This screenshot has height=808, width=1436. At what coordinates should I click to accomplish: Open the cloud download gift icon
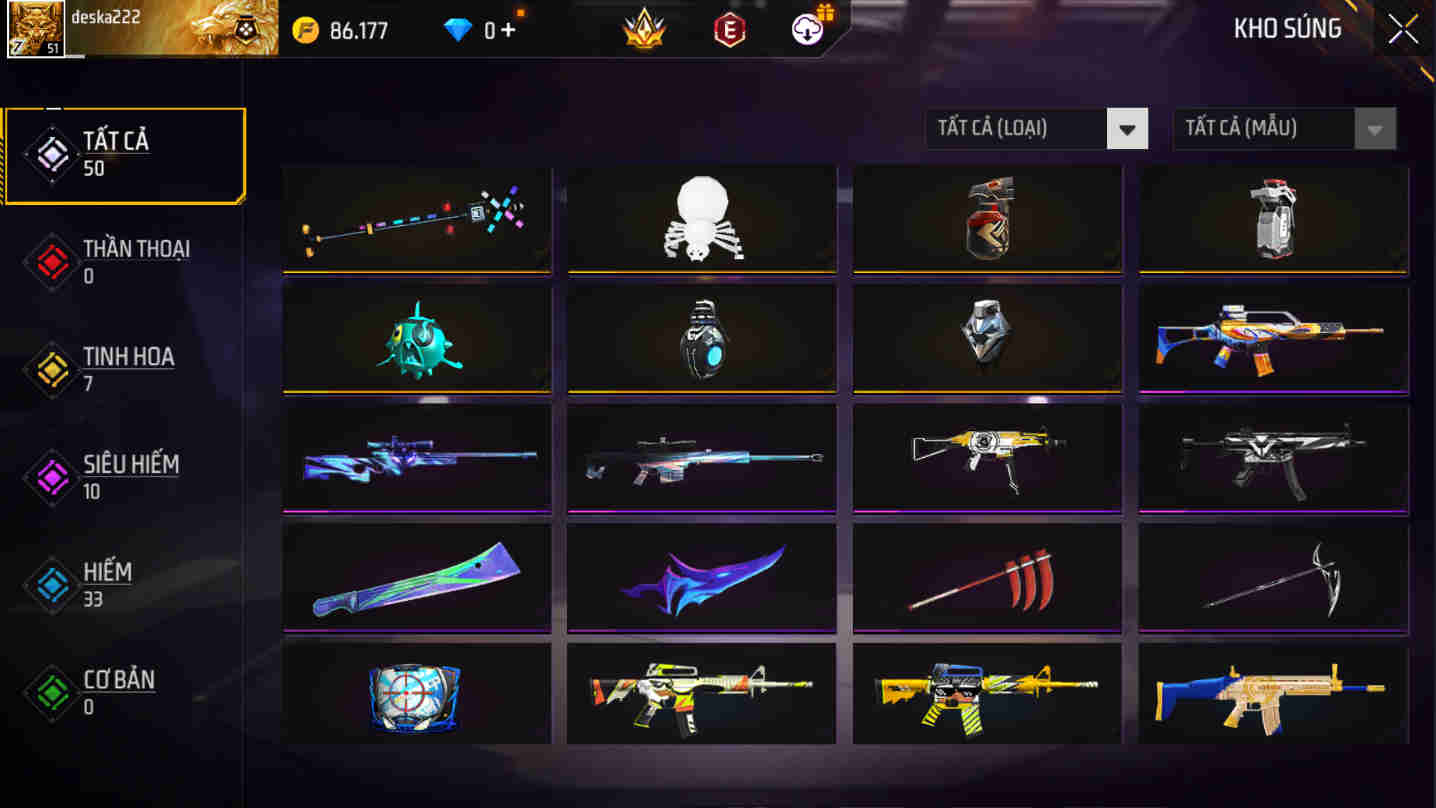[x=807, y=27]
